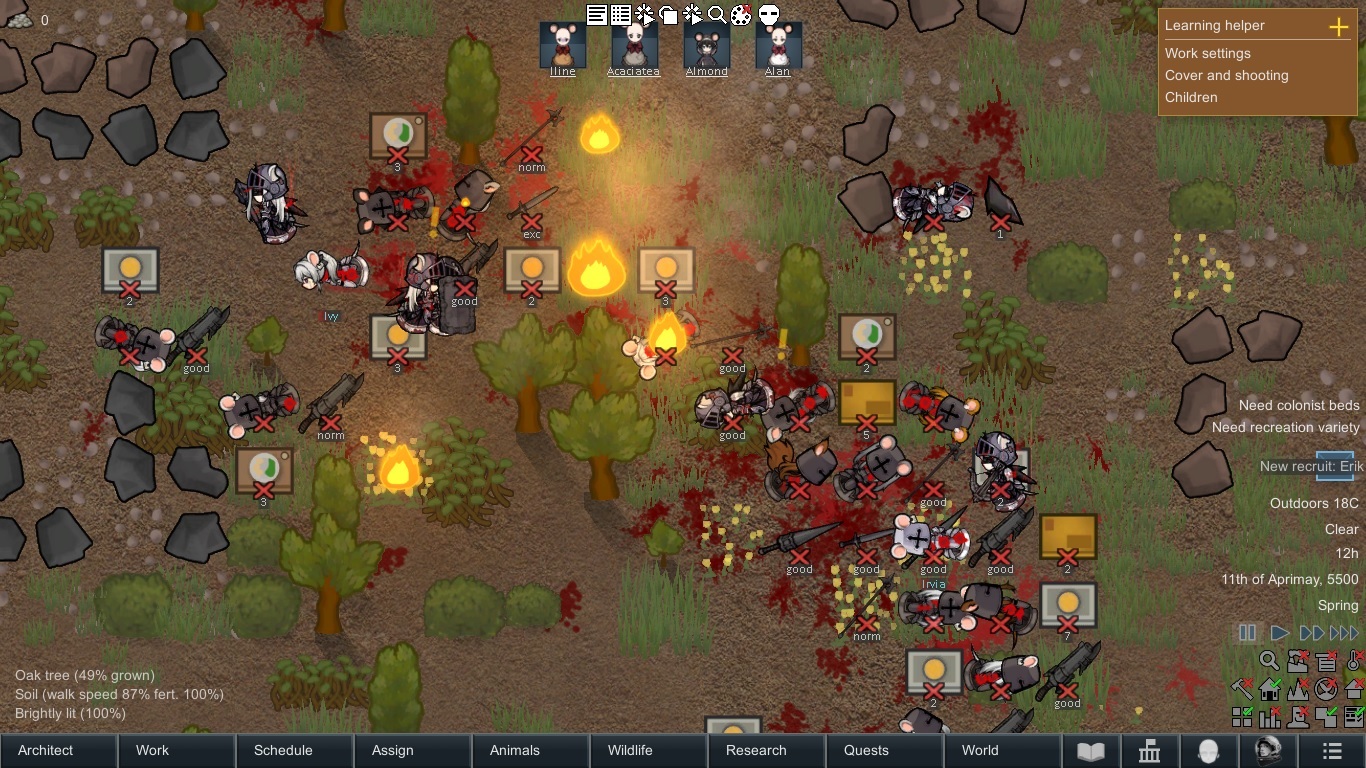The image size is (1366, 768).
Task: Switch to the Schedule tab
Action: point(283,750)
